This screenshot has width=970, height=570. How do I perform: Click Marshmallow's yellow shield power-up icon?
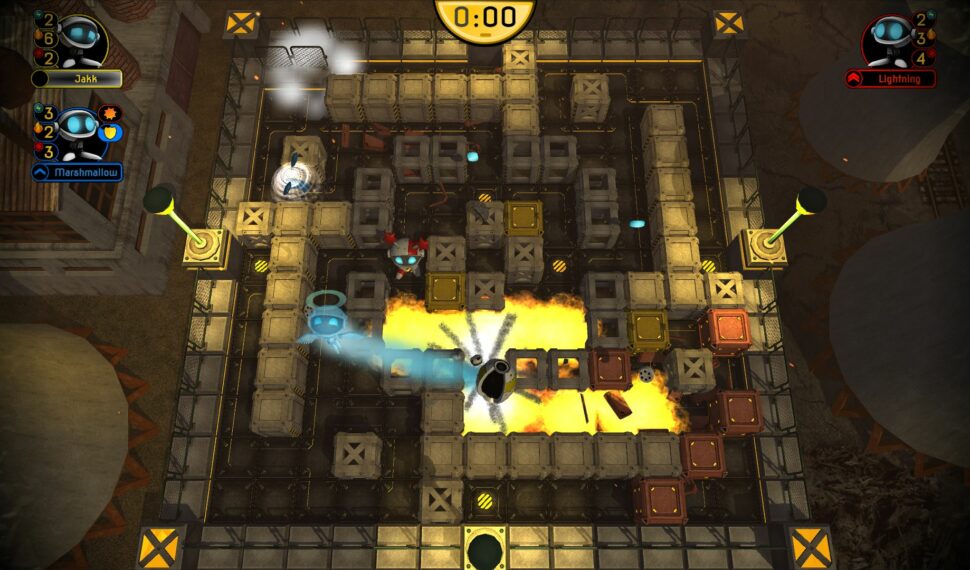point(112,132)
